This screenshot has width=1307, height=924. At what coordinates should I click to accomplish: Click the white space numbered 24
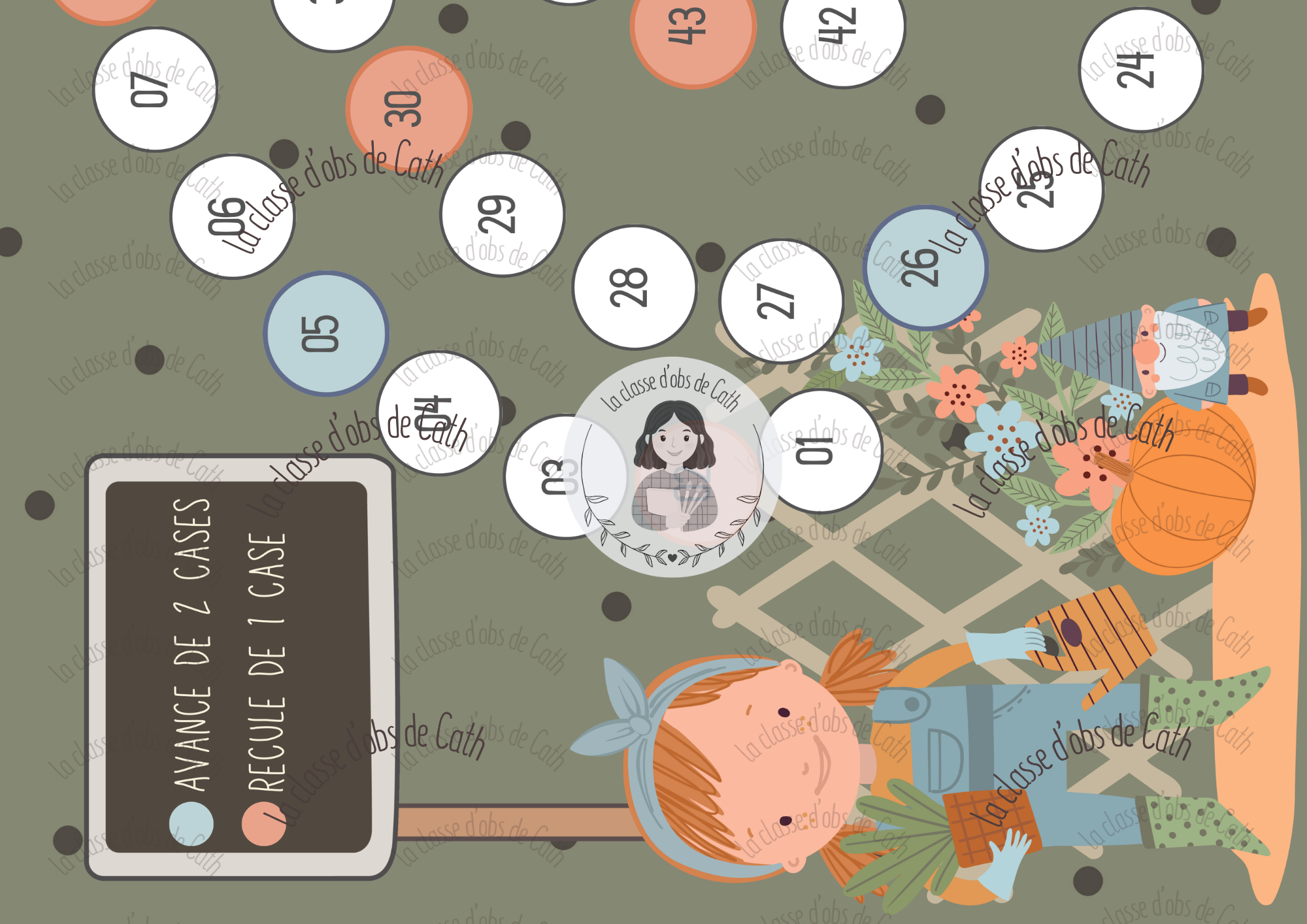1140,70
